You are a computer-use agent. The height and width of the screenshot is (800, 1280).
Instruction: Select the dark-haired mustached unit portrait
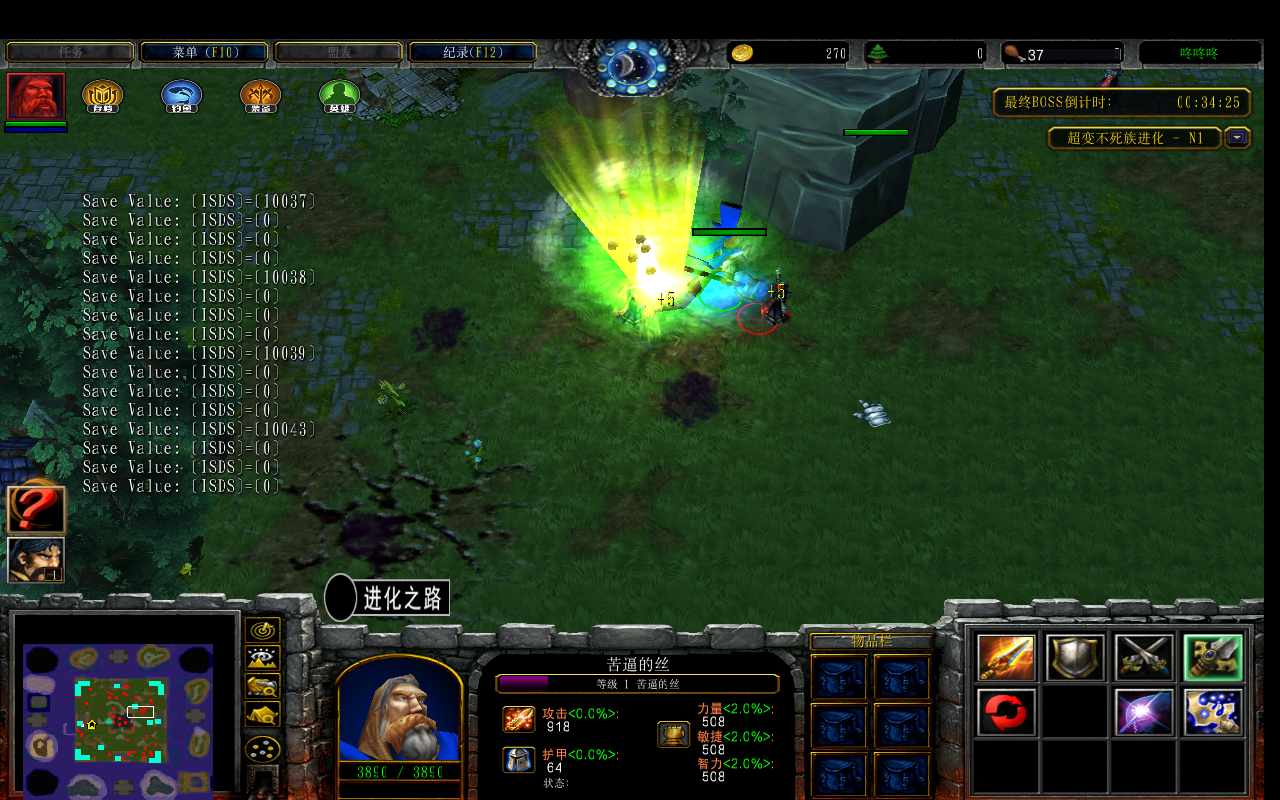(x=36, y=560)
